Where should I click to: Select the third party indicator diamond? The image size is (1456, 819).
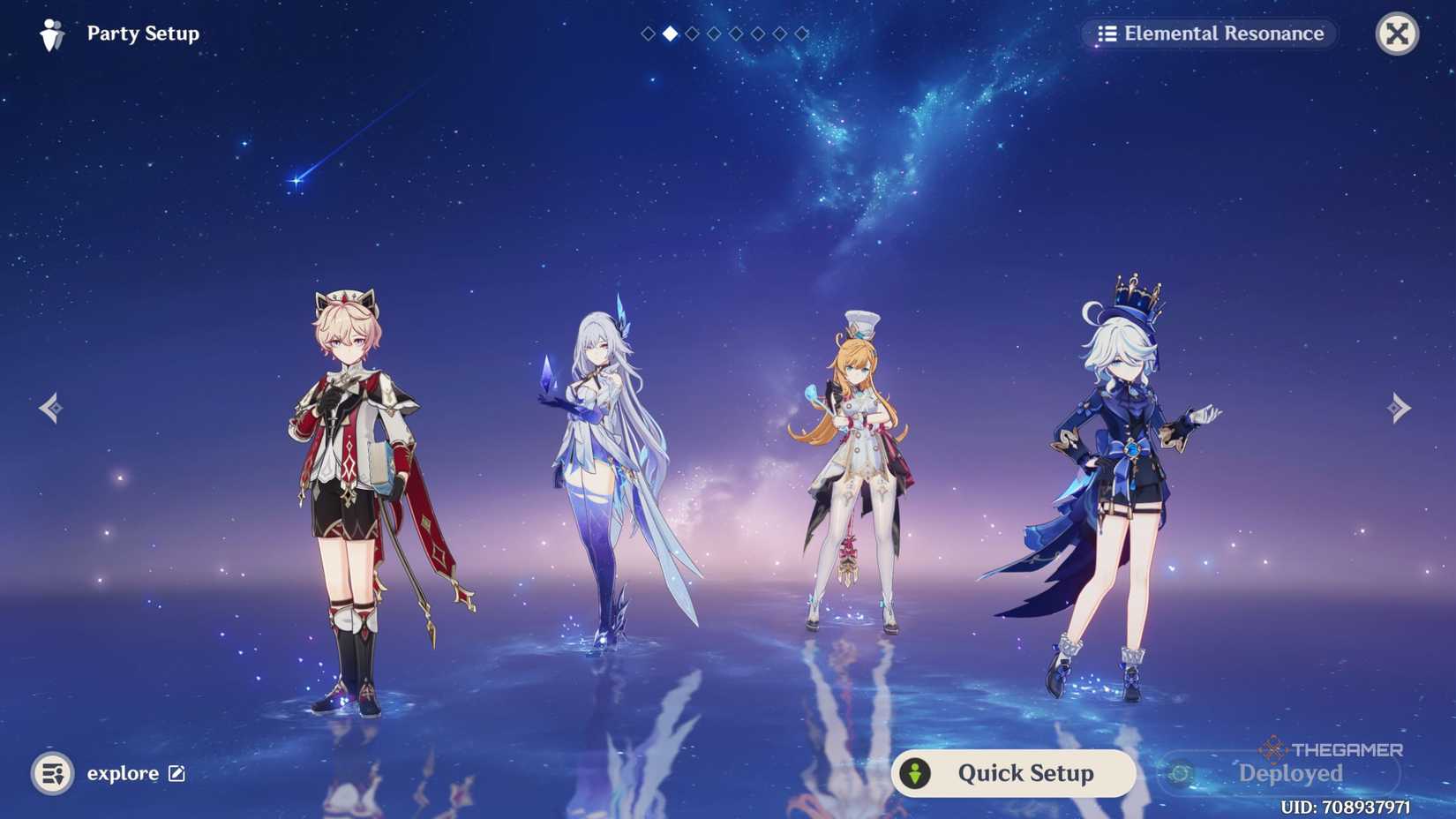click(691, 34)
